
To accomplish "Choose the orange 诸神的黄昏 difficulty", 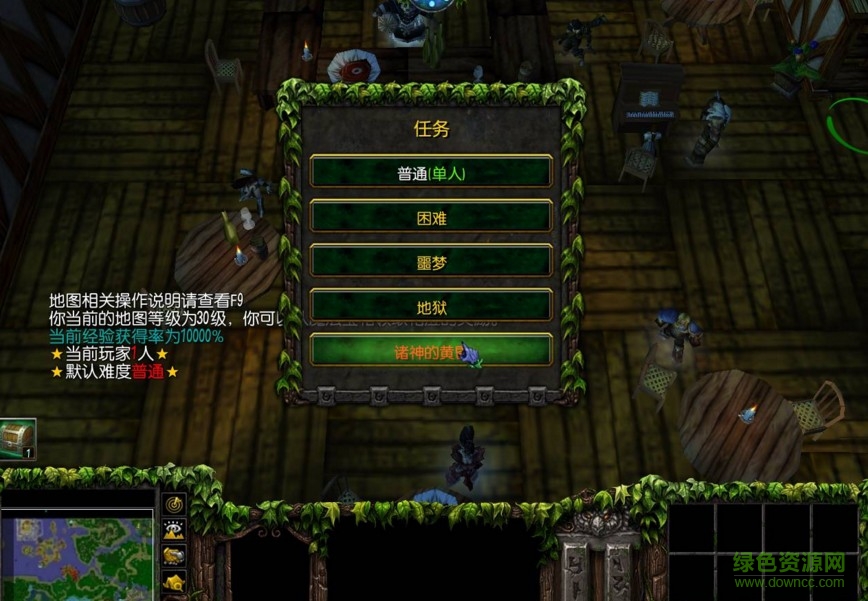I will (x=431, y=350).
